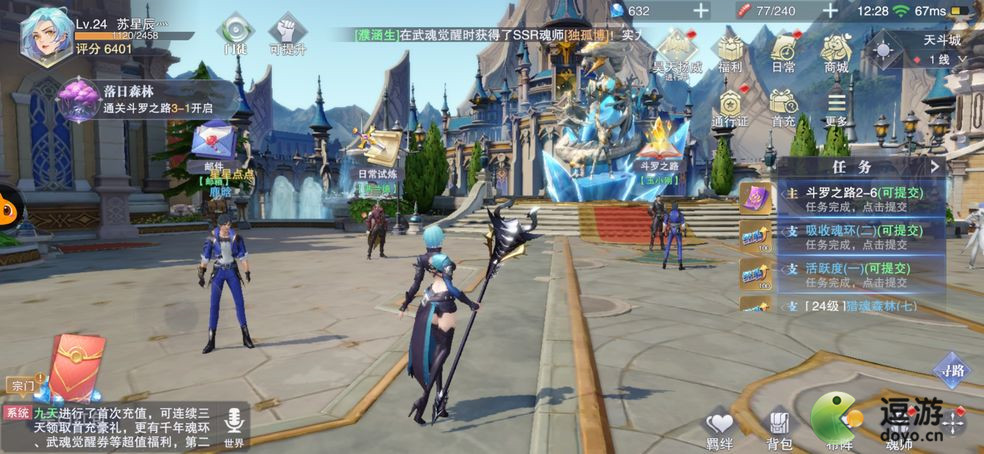This screenshot has width=984, height=454.
Task: Open the player avatar profile
Action: tap(46, 36)
